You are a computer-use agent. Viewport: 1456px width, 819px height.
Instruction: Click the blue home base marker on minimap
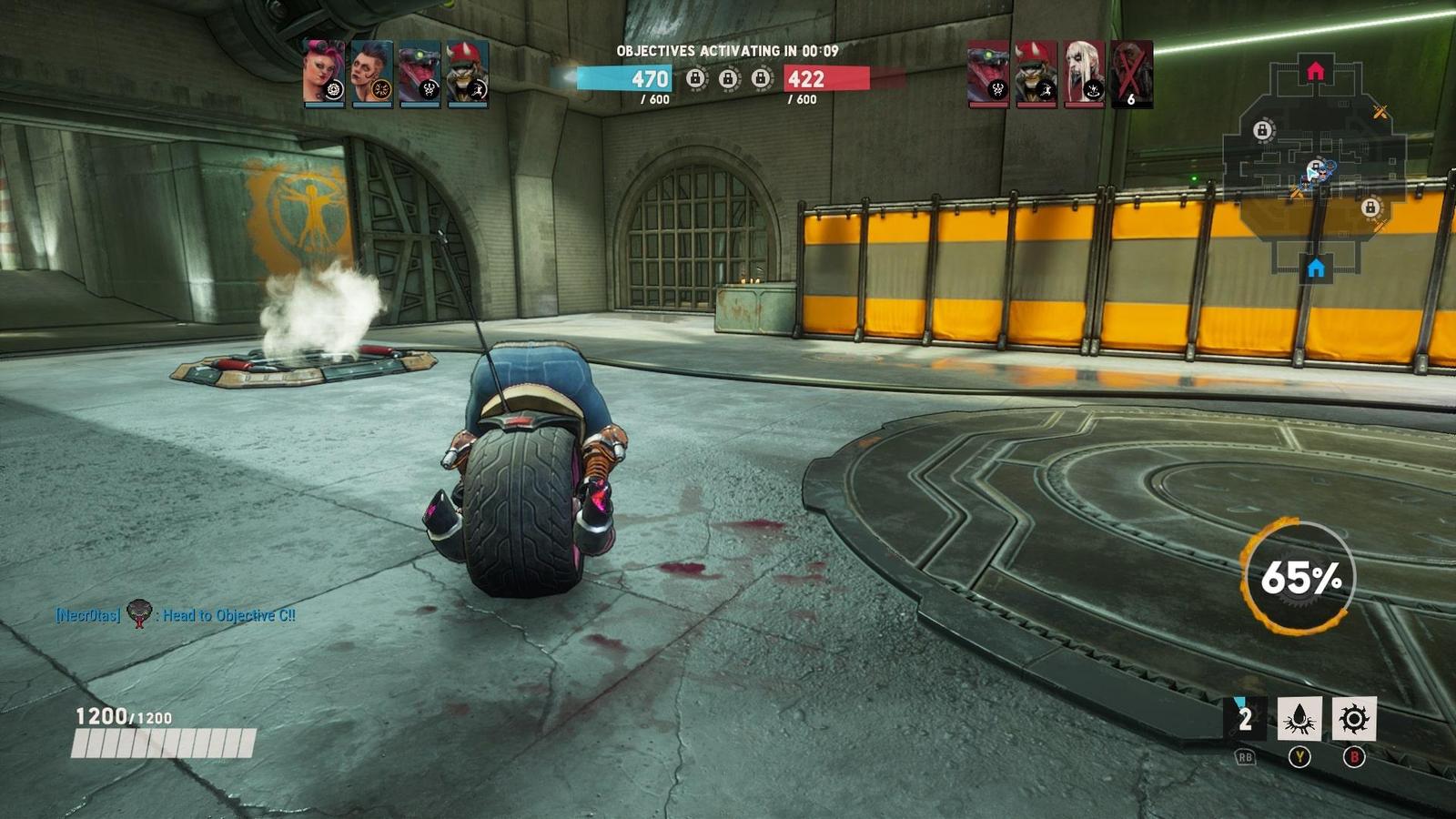[x=1316, y=268]
